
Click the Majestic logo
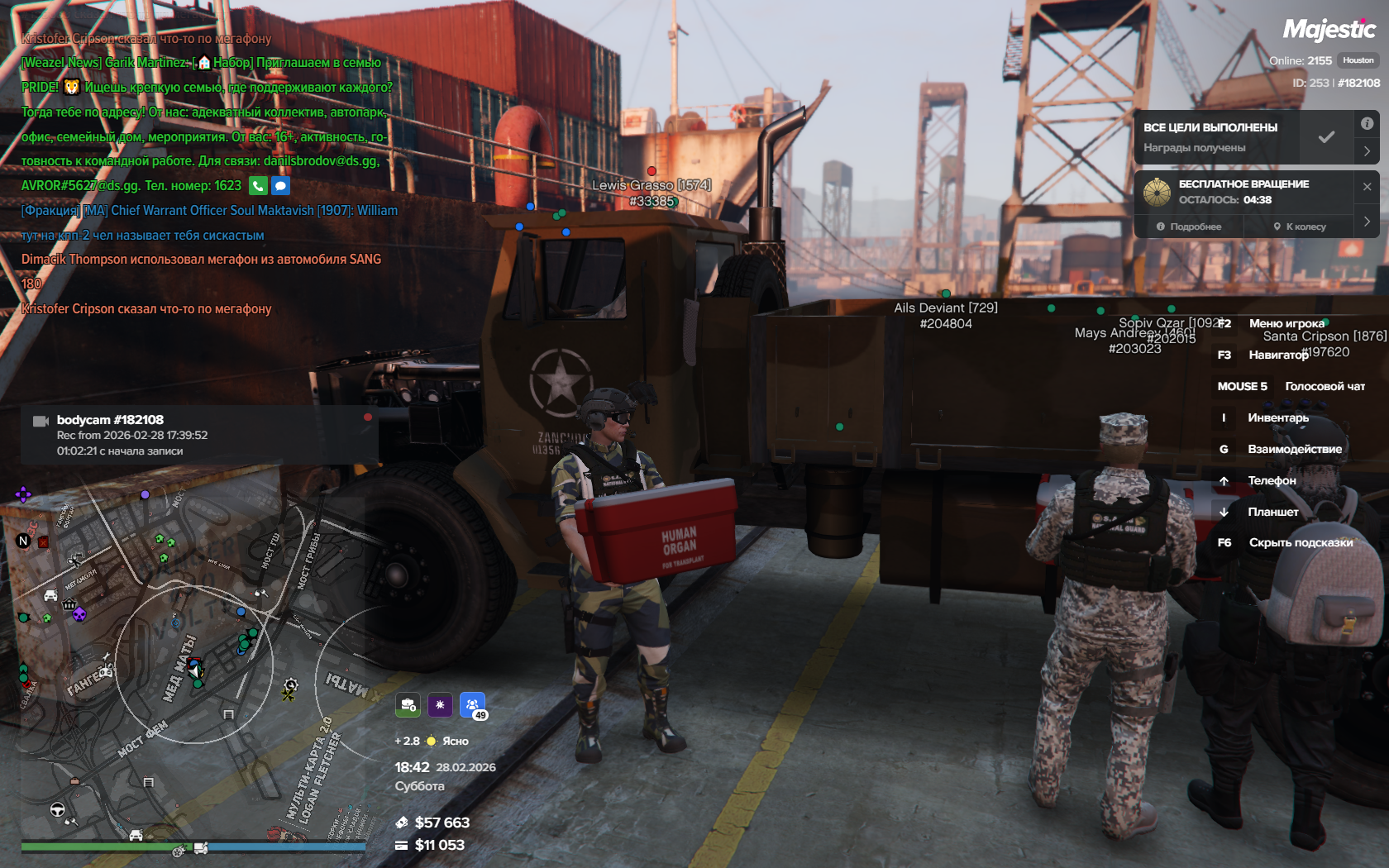[1329, 31]
